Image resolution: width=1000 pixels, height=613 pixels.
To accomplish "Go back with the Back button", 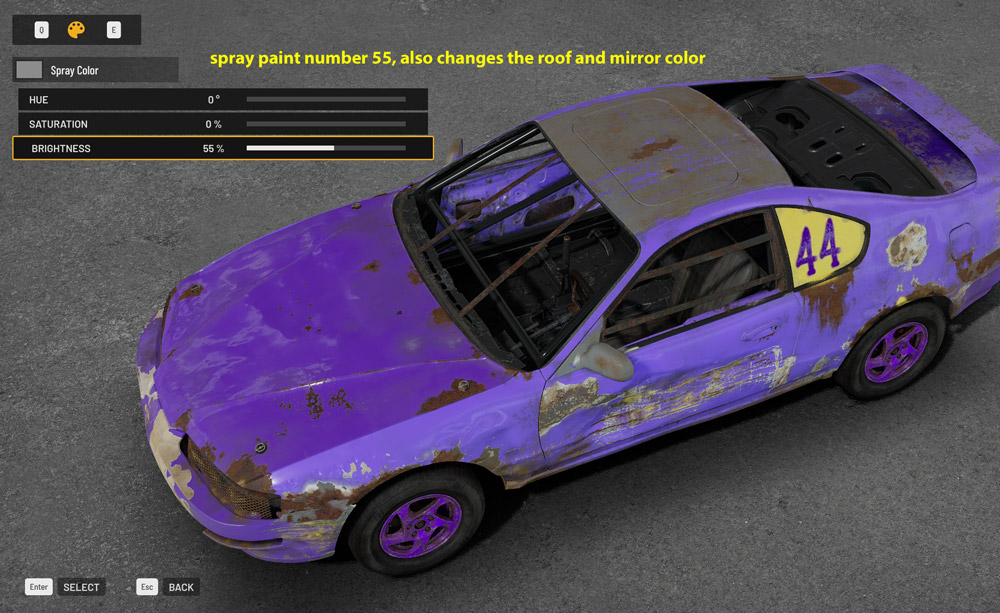I will (x=180, y=587).
